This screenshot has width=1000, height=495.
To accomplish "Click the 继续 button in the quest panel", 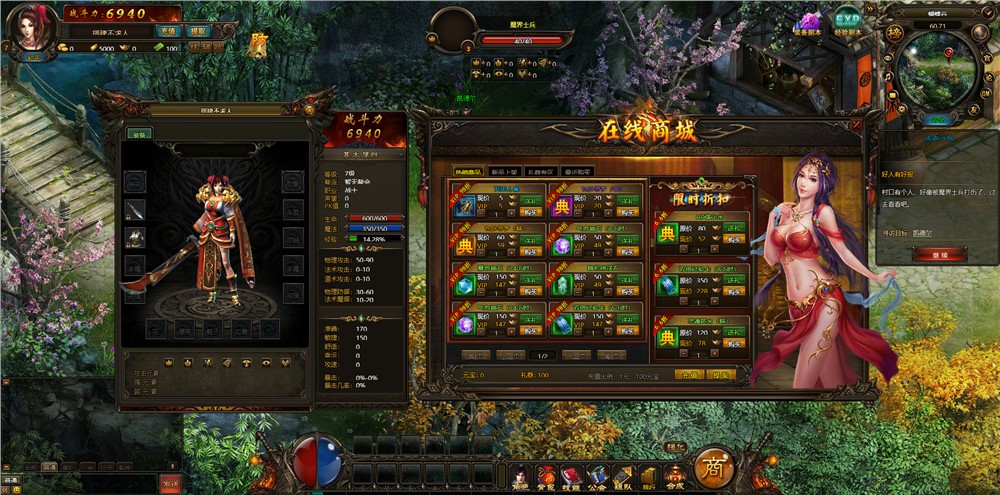I will pyautogui.click(x=926, y=254).
